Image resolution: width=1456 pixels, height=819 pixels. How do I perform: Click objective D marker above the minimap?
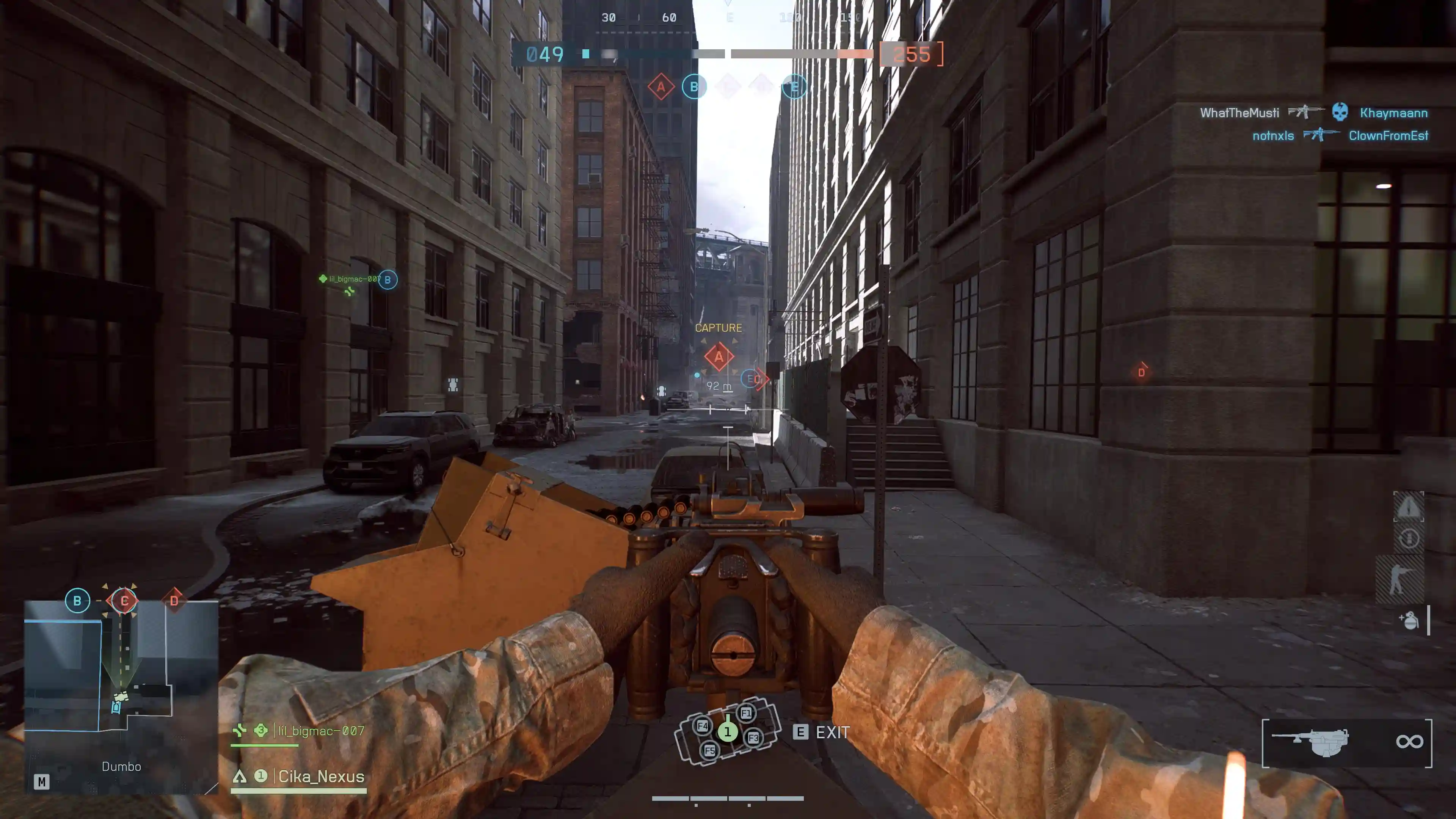174,600
